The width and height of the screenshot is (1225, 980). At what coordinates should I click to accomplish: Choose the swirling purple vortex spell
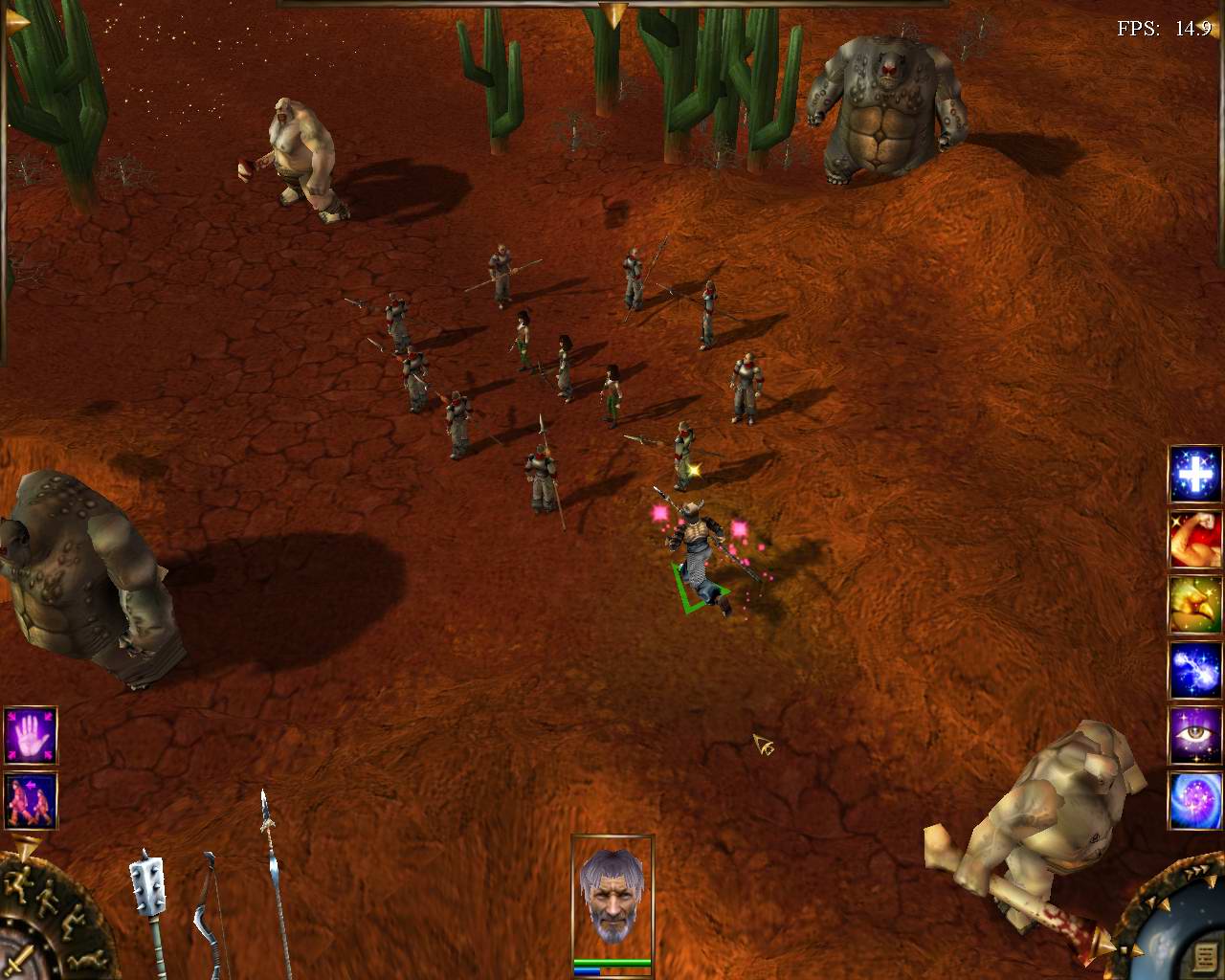tap(1194, 801)
